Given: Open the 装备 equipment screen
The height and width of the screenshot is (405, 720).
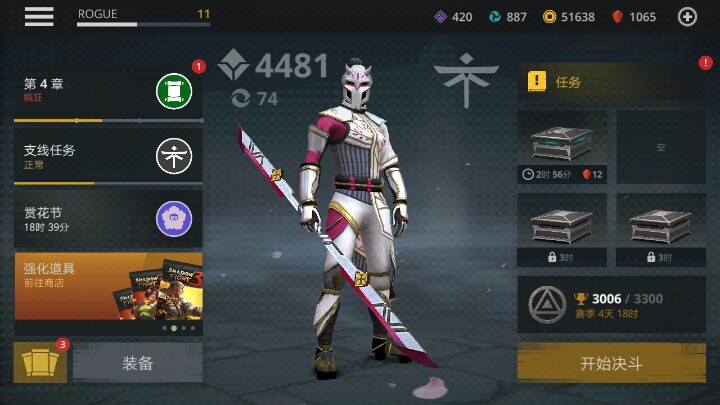Looking at the screenshot, I should [x=138, y=363].
